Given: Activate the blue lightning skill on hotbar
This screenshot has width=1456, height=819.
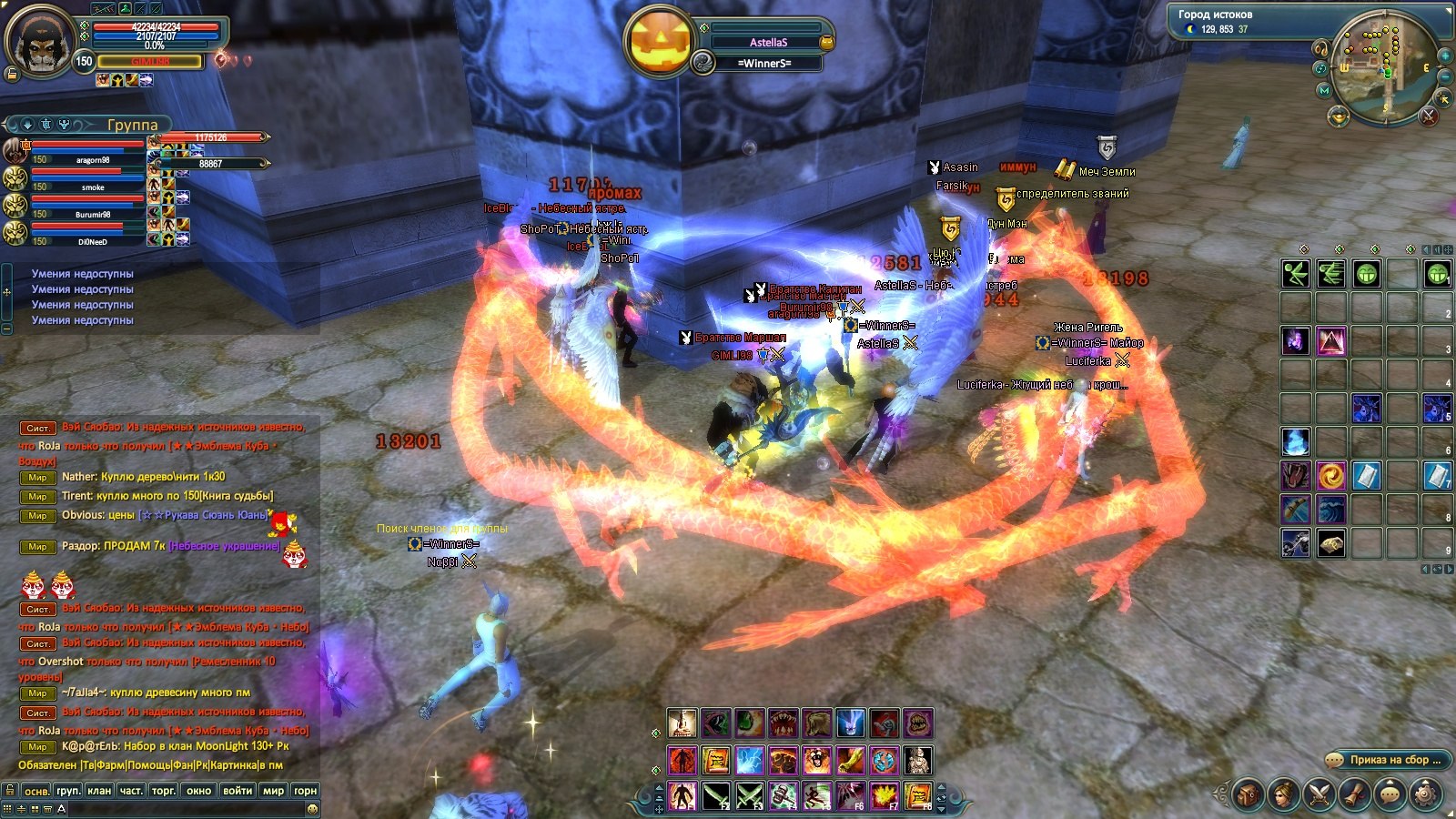Looking at the screenshot, I should pyautogui.click(x=750, y=759).
